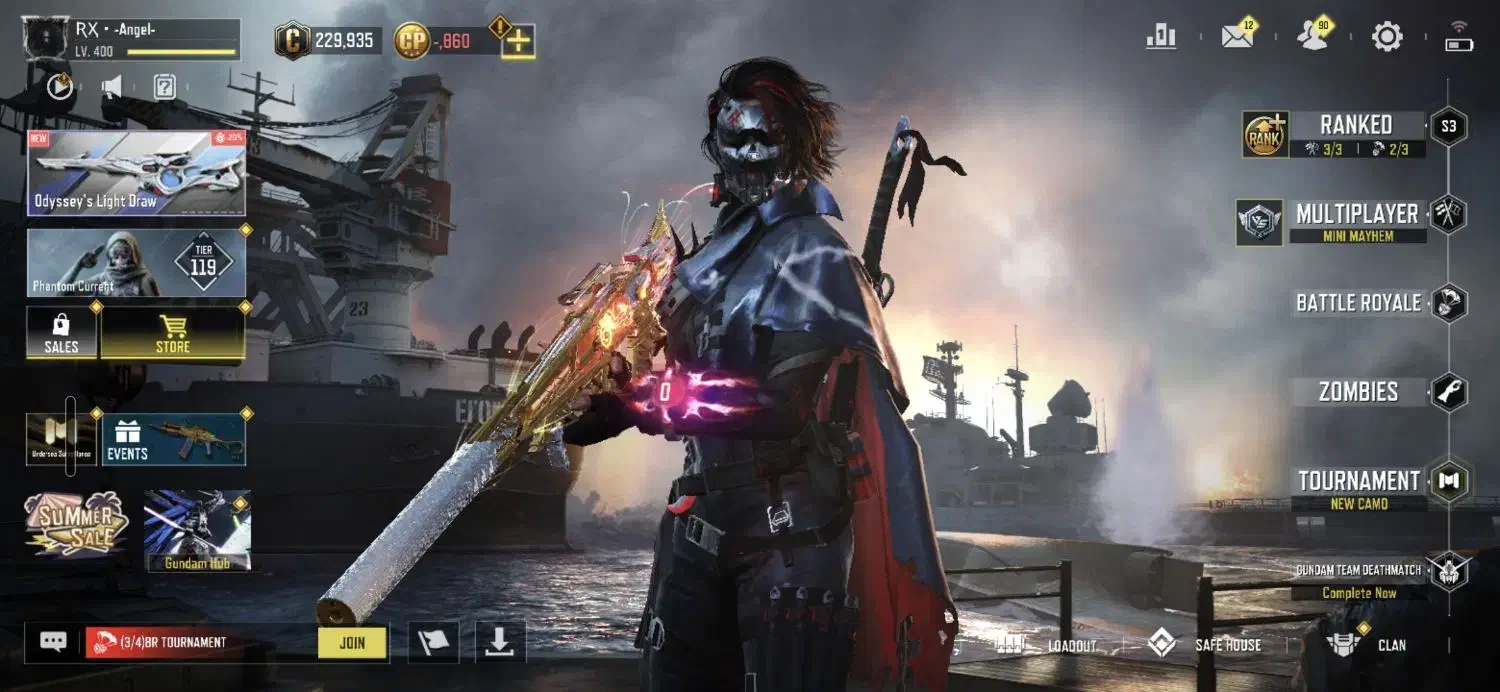
Task: Check the mail inbox icon
Action: point(1237,37)
